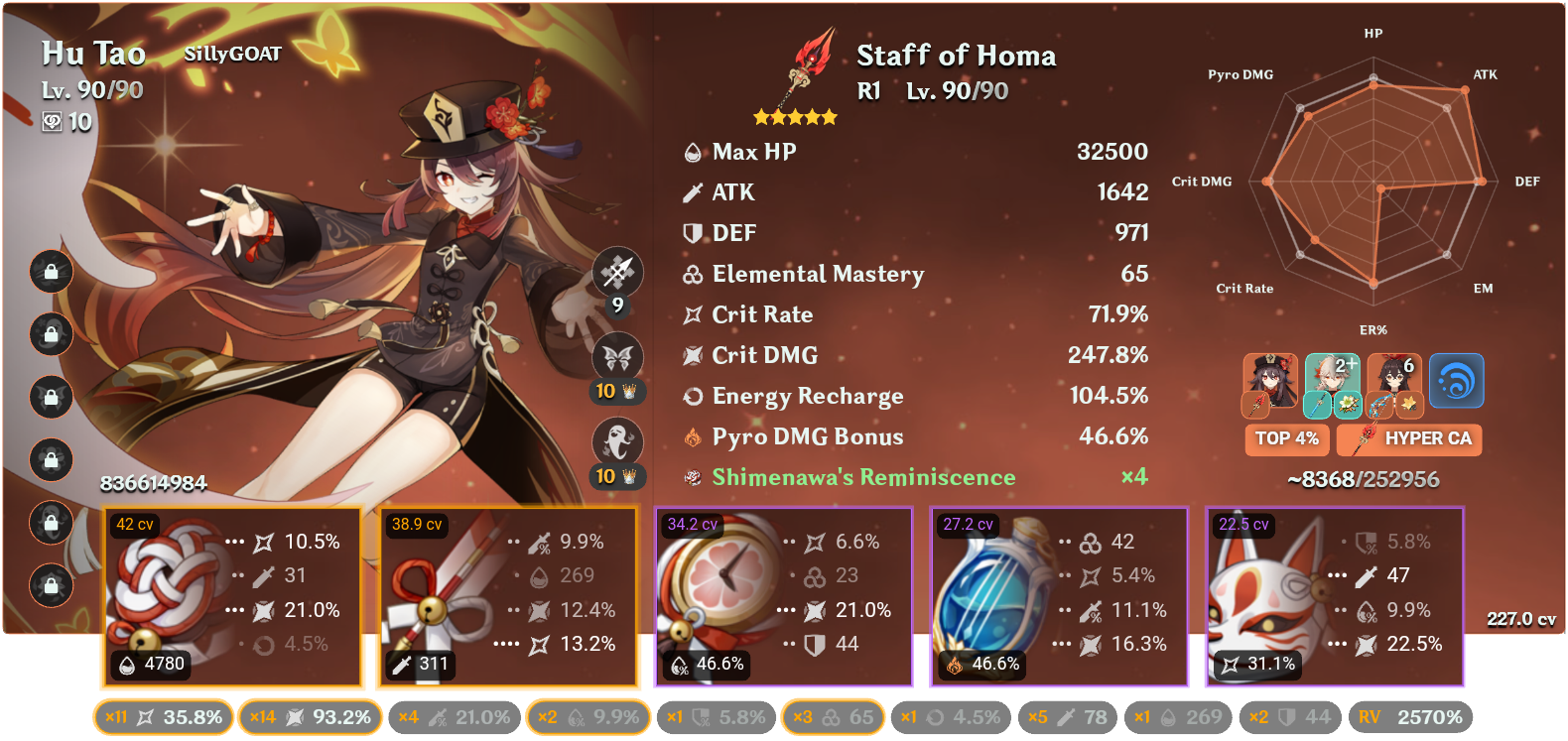
Task: Click the Pyro DMG Bonus flame icon
Action: 692,436
